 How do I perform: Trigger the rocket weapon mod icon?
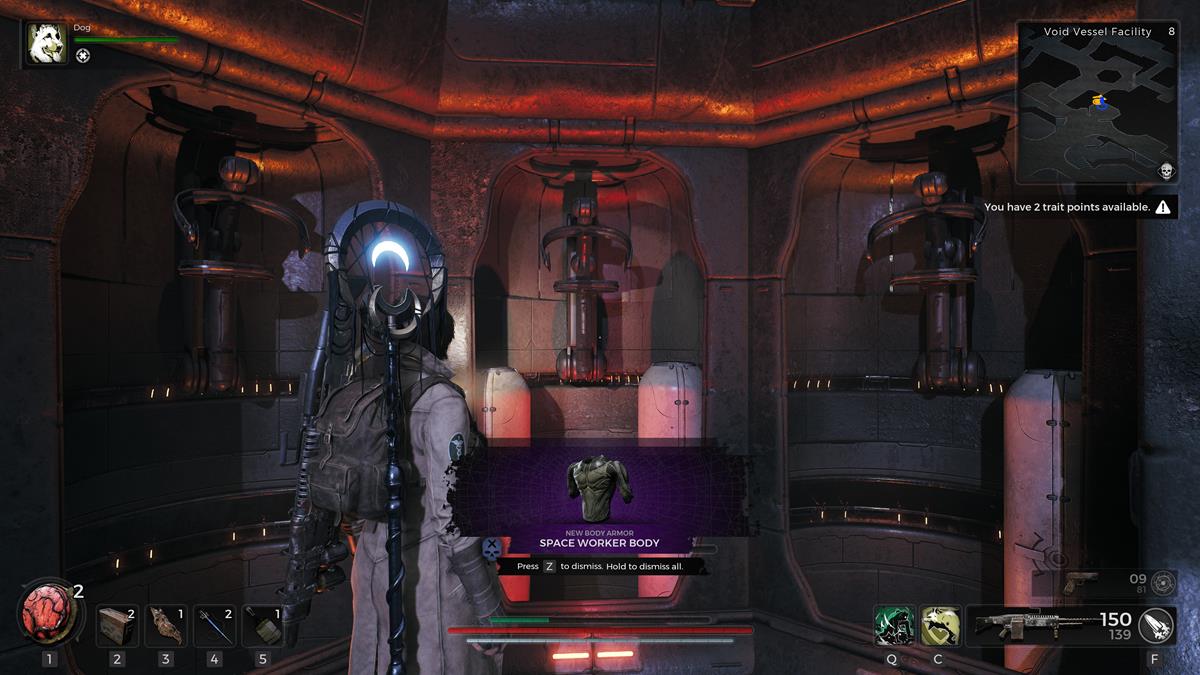click(1156, 625)
